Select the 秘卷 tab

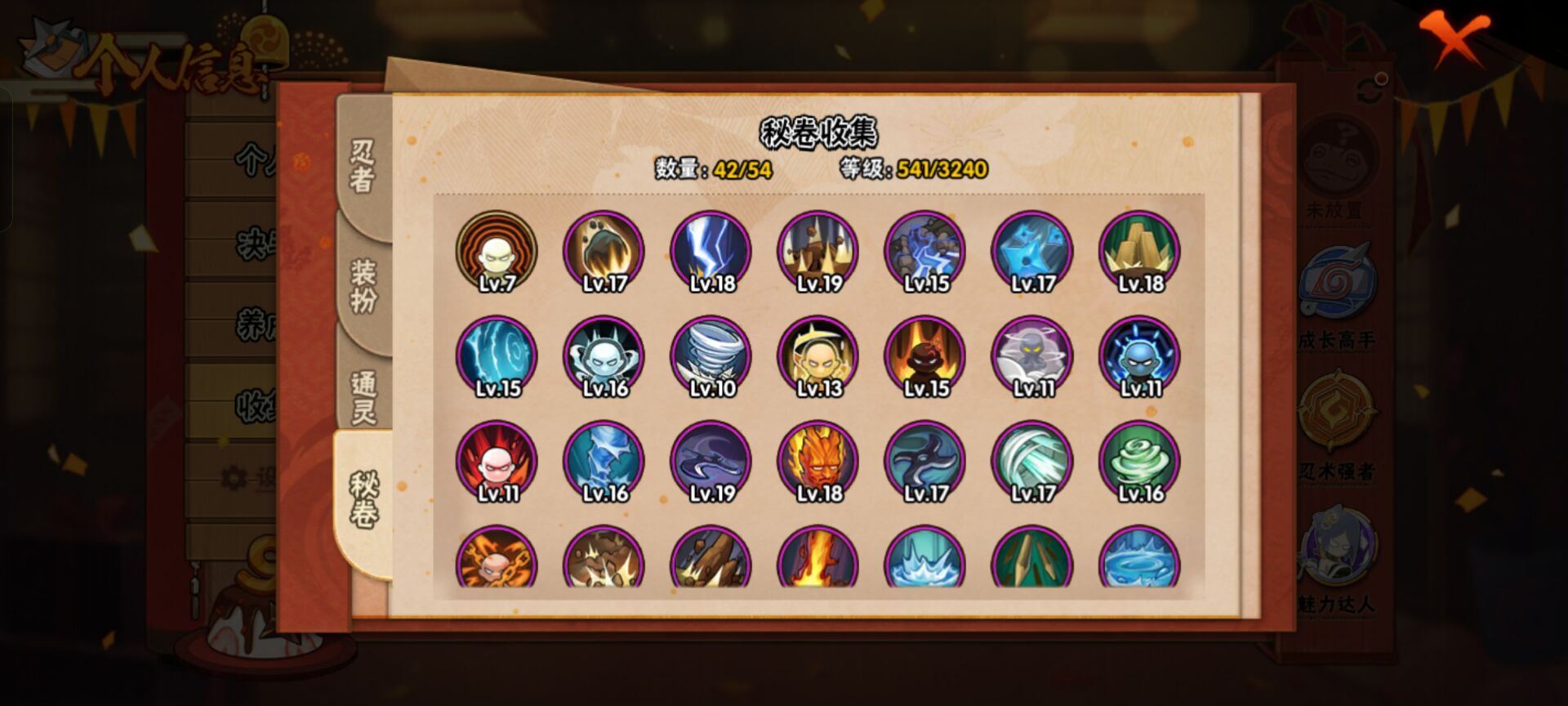coord(363,498)
